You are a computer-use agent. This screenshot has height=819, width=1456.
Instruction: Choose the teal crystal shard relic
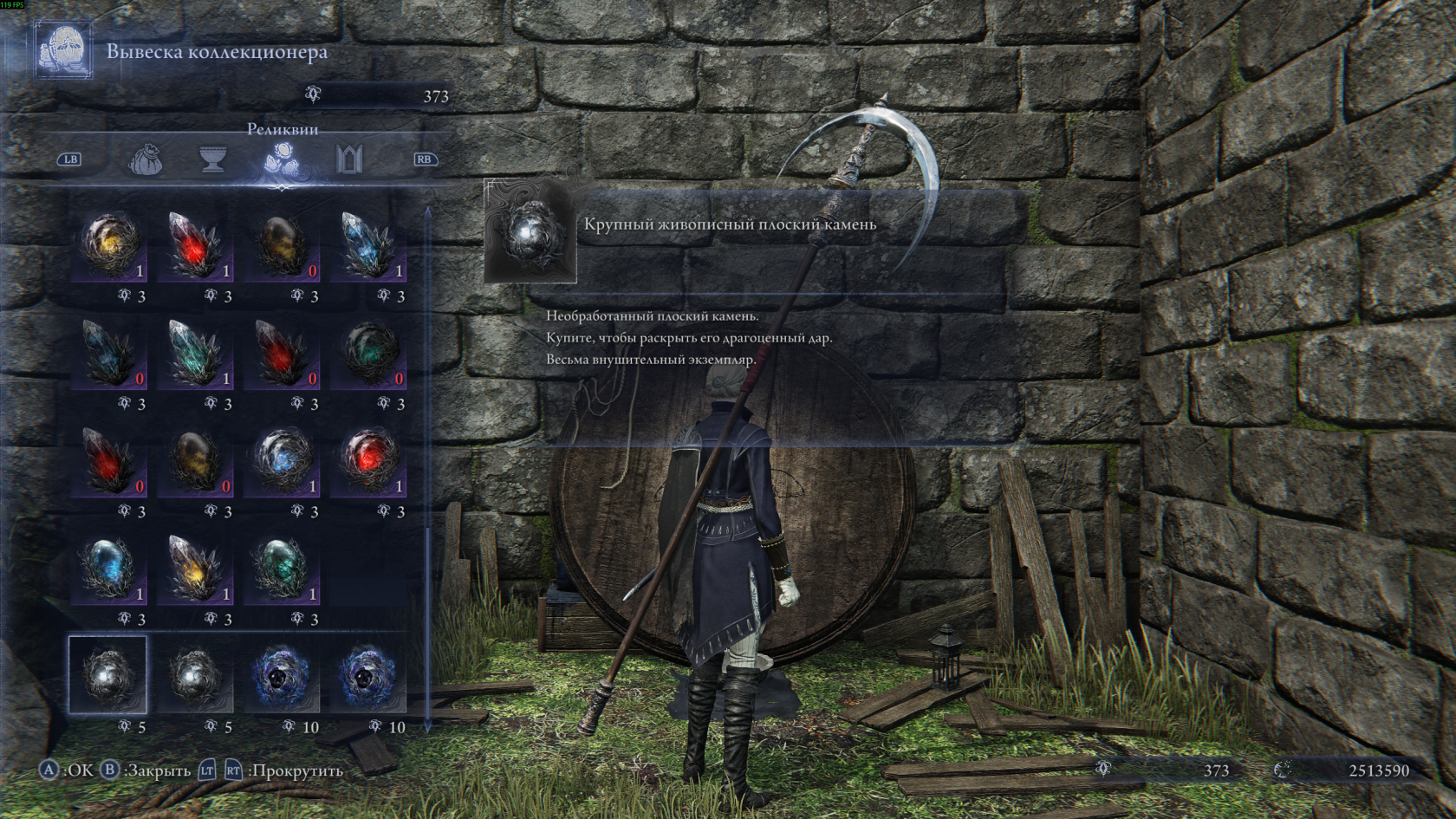(196, 353)
